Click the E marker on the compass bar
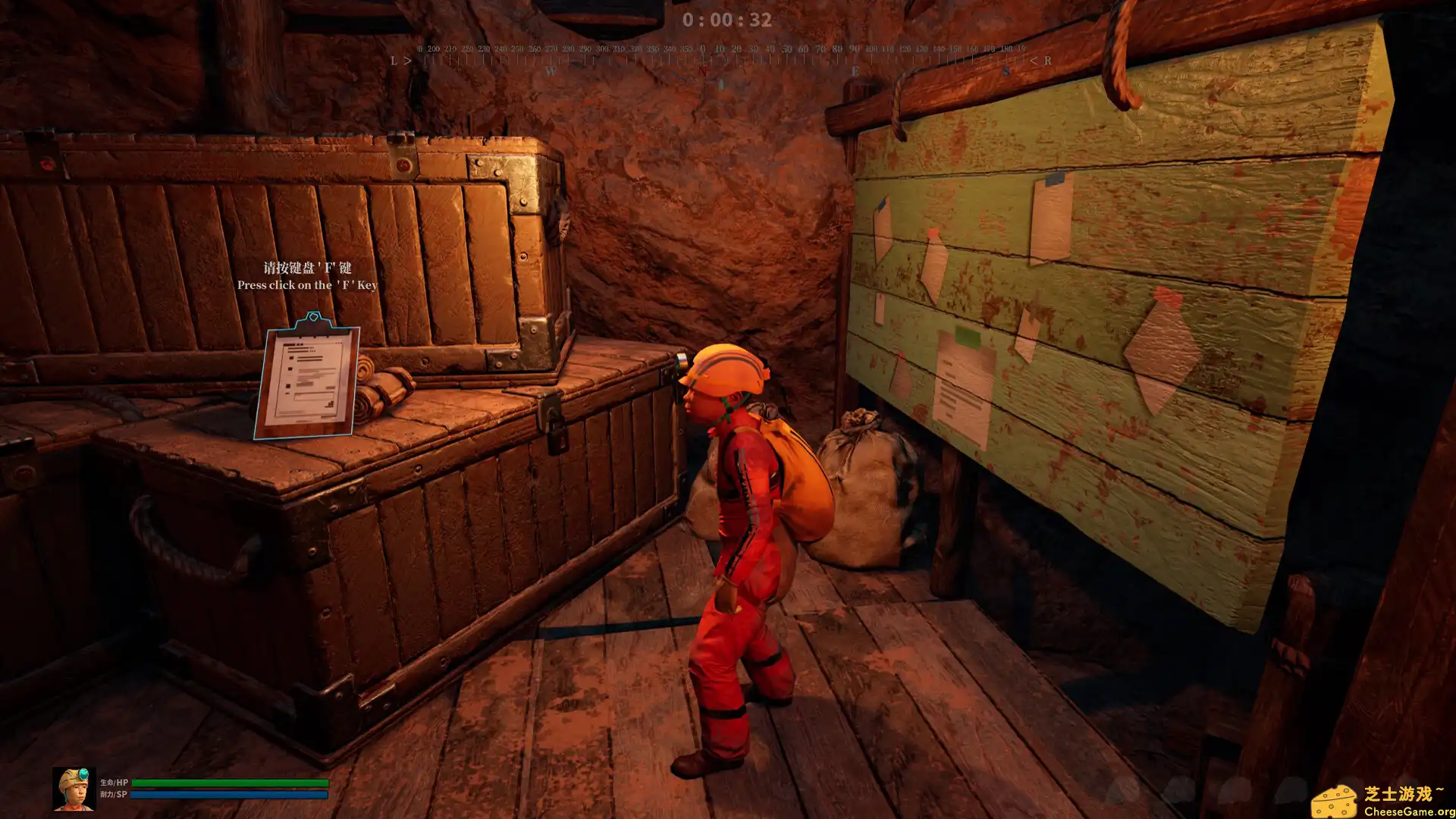 pyautogui.click(x=855, y=70)
